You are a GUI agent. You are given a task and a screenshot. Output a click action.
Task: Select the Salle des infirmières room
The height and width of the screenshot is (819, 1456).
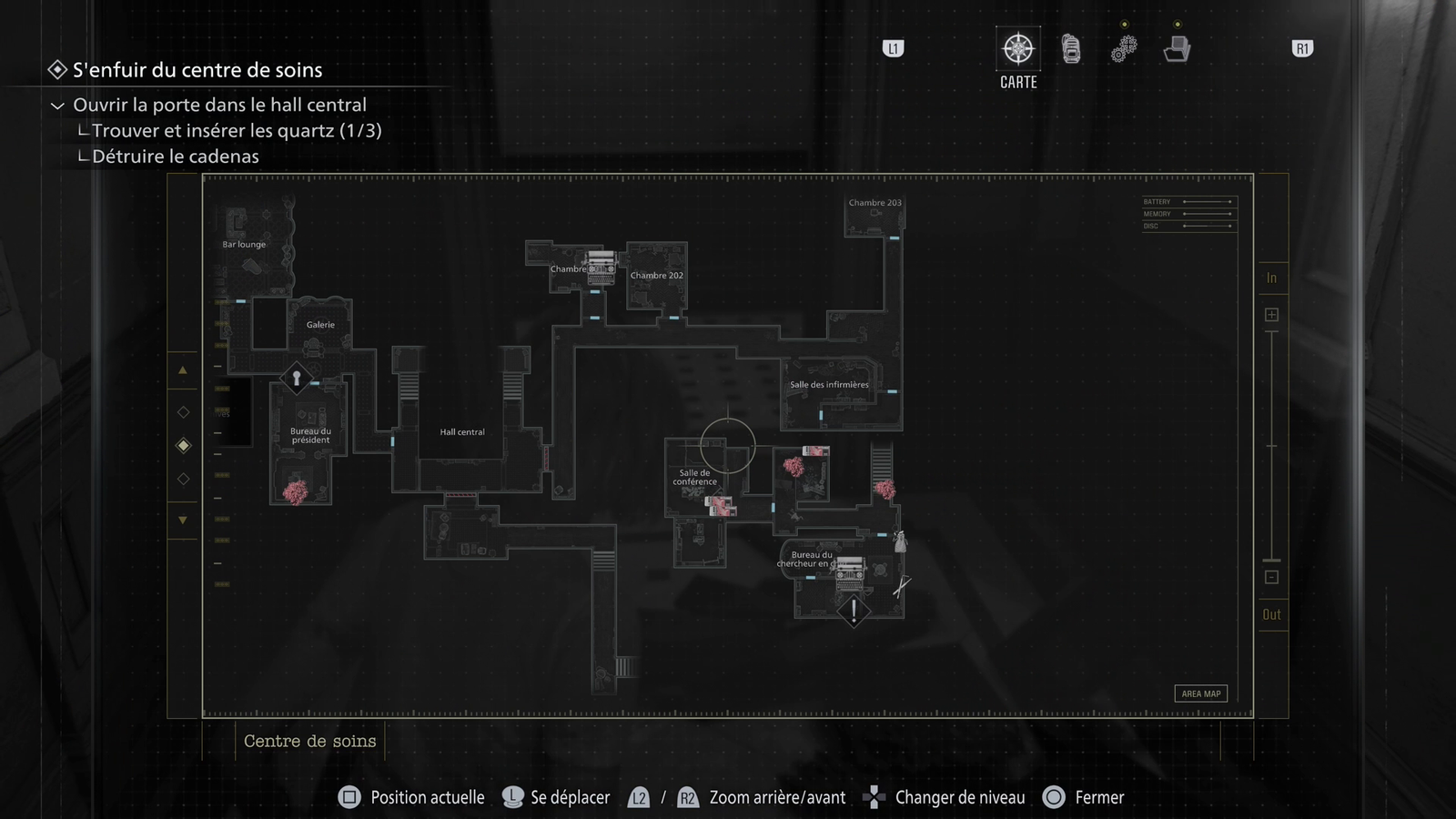829,385
